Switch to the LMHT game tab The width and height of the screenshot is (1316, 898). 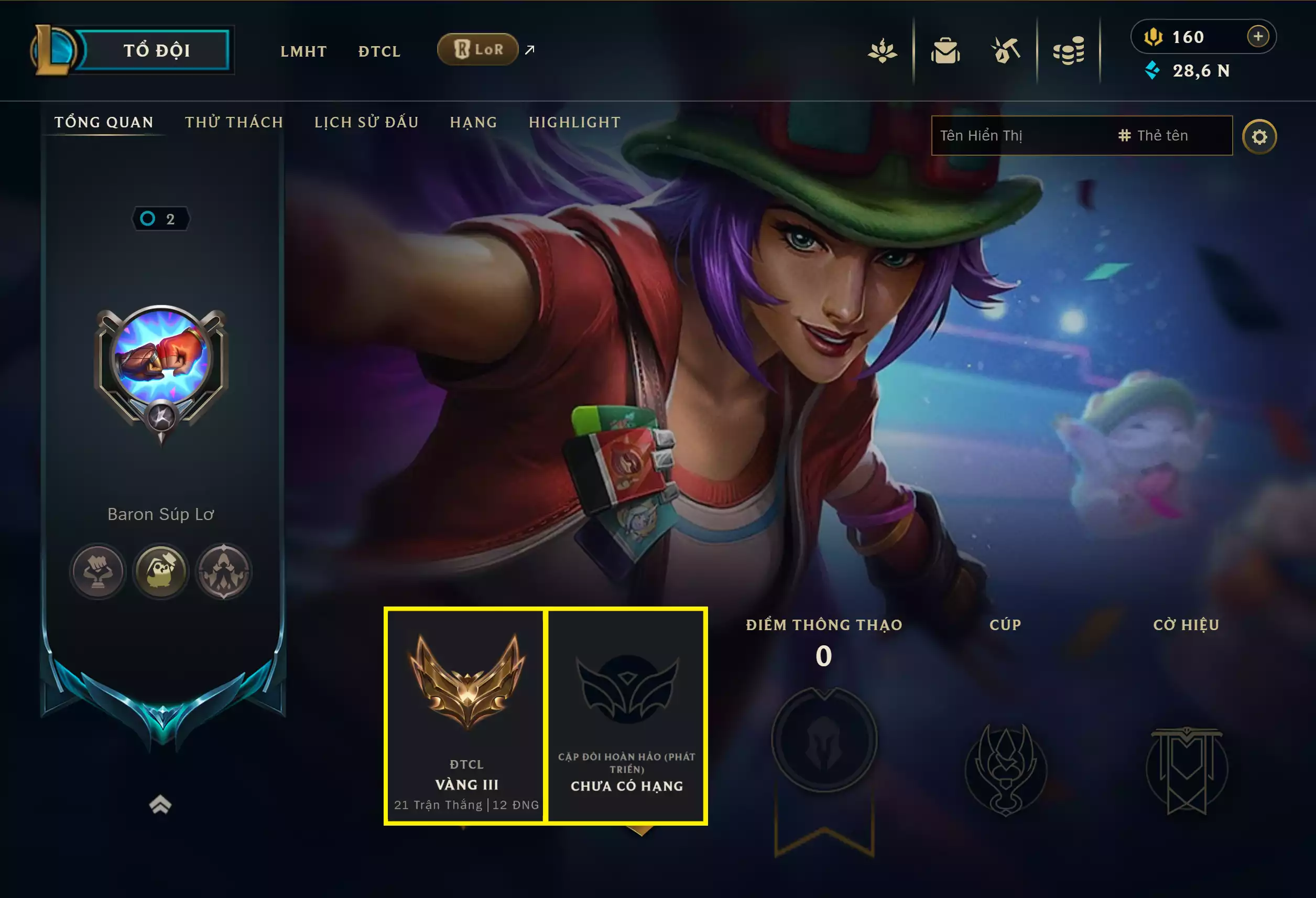(303, 51)
